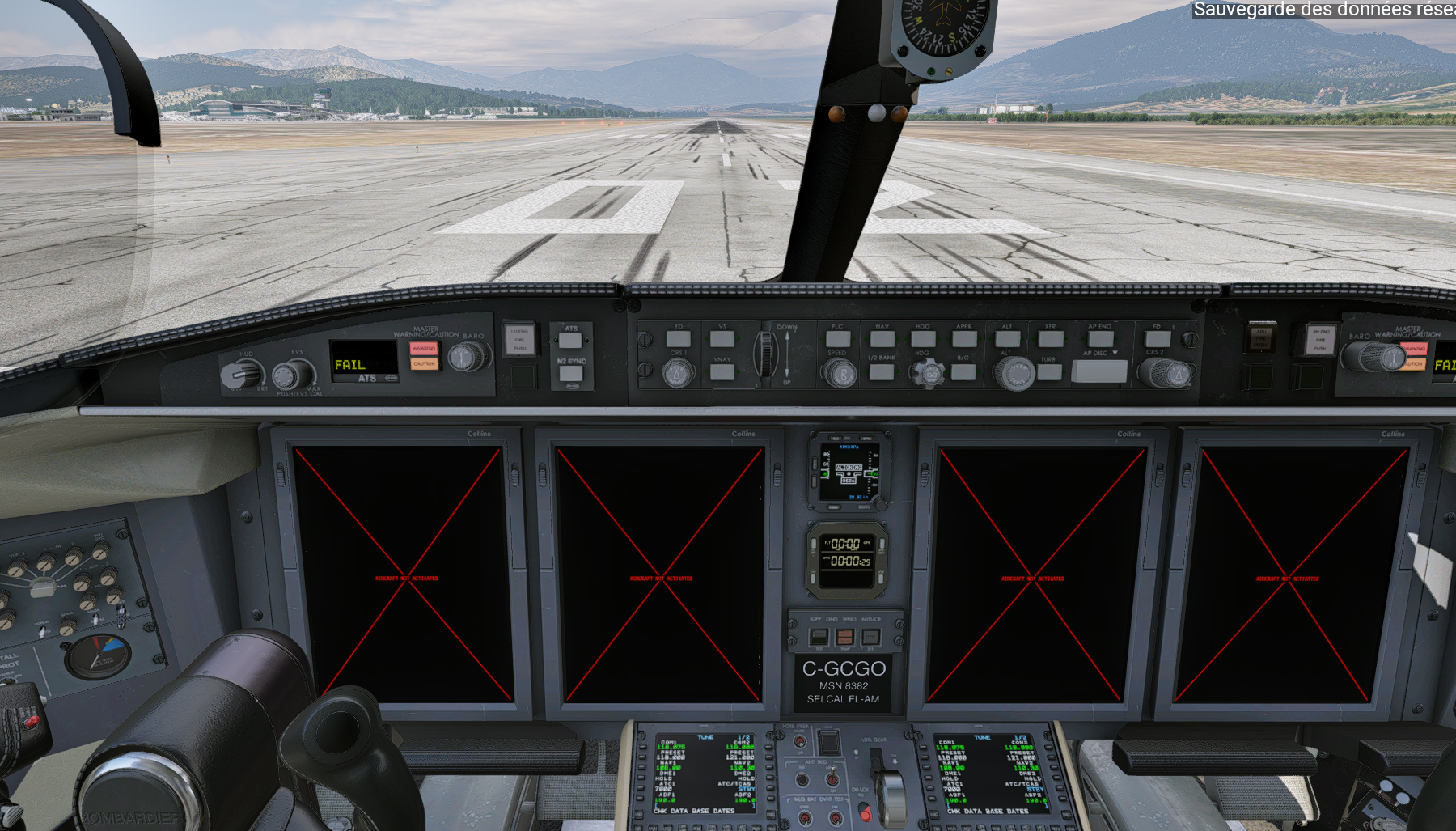Click the XFR transfer button
Screen dimensions: 1456x831
coord(1050,339)
